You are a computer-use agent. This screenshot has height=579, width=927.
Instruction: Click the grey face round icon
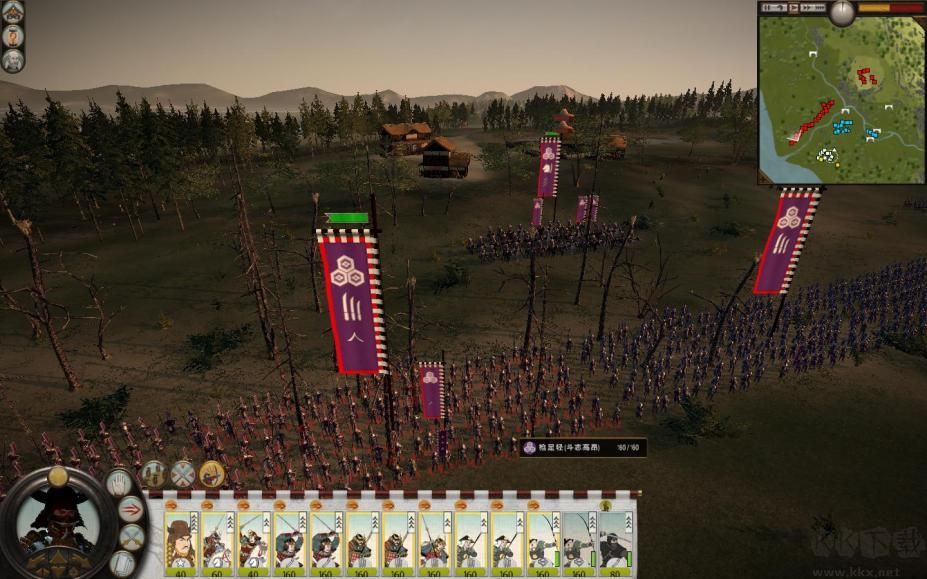pos(12,60)
